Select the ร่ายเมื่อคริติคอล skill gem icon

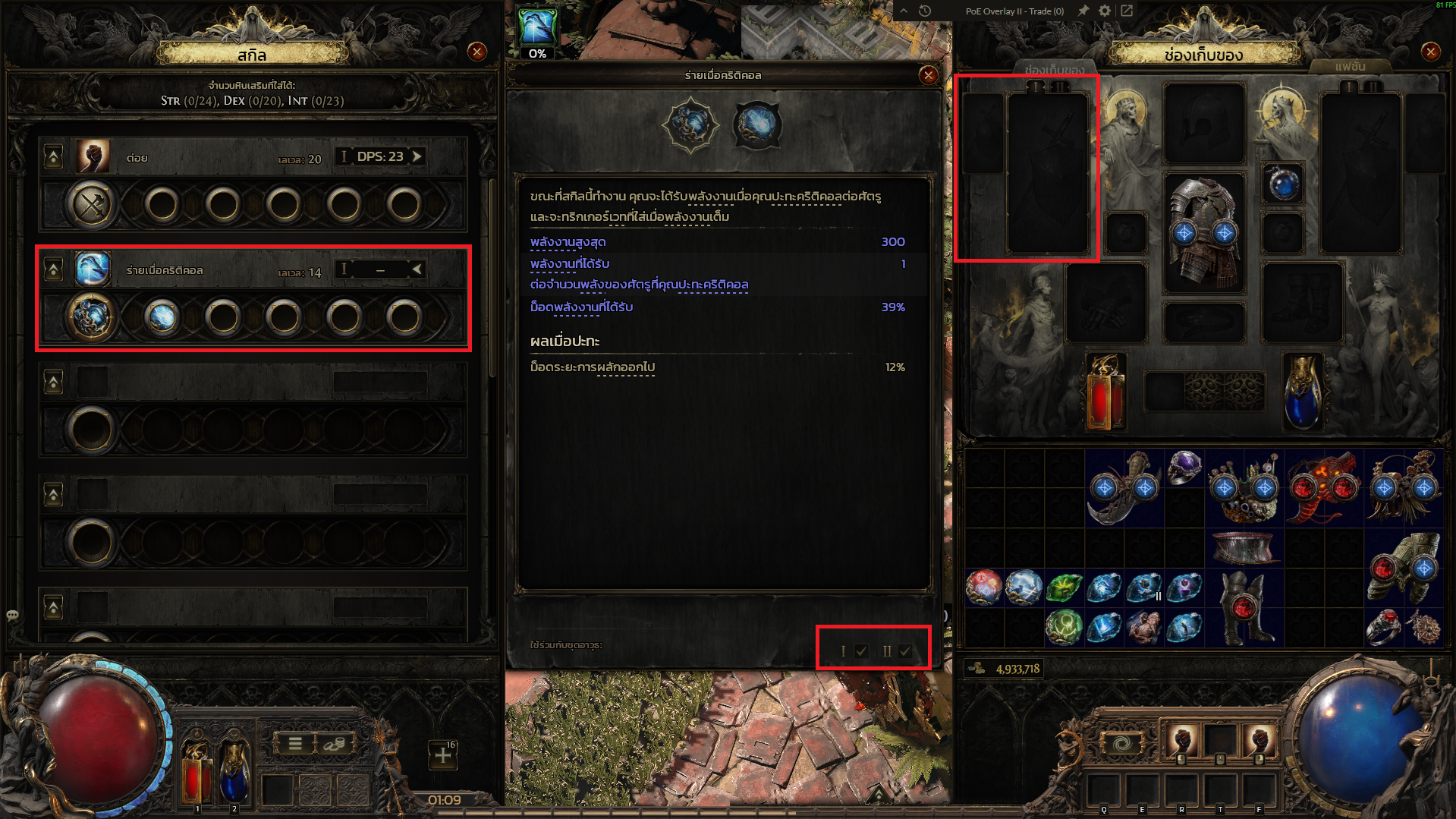93,269
